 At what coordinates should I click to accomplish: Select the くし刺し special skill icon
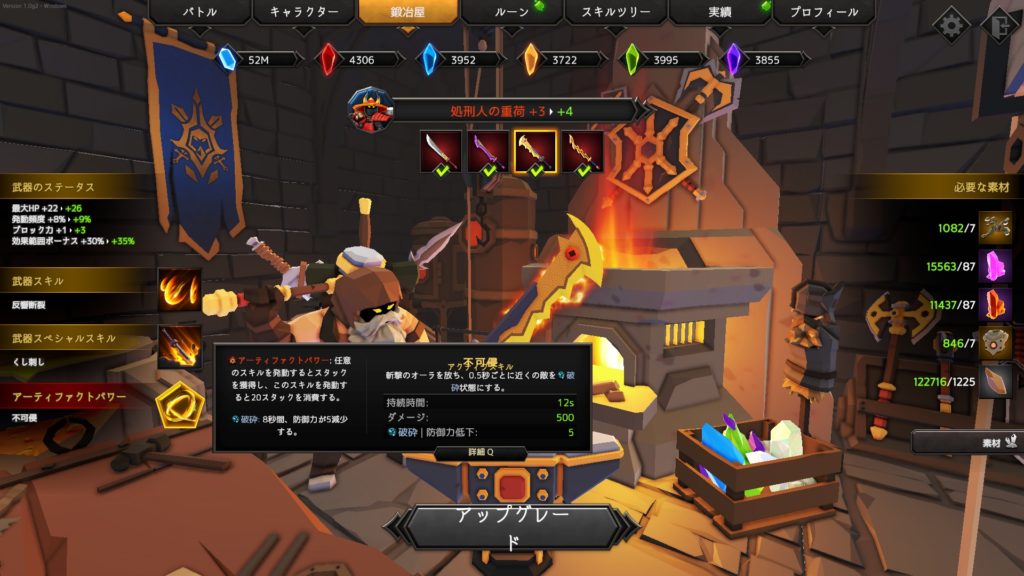[x=179, y=347]
